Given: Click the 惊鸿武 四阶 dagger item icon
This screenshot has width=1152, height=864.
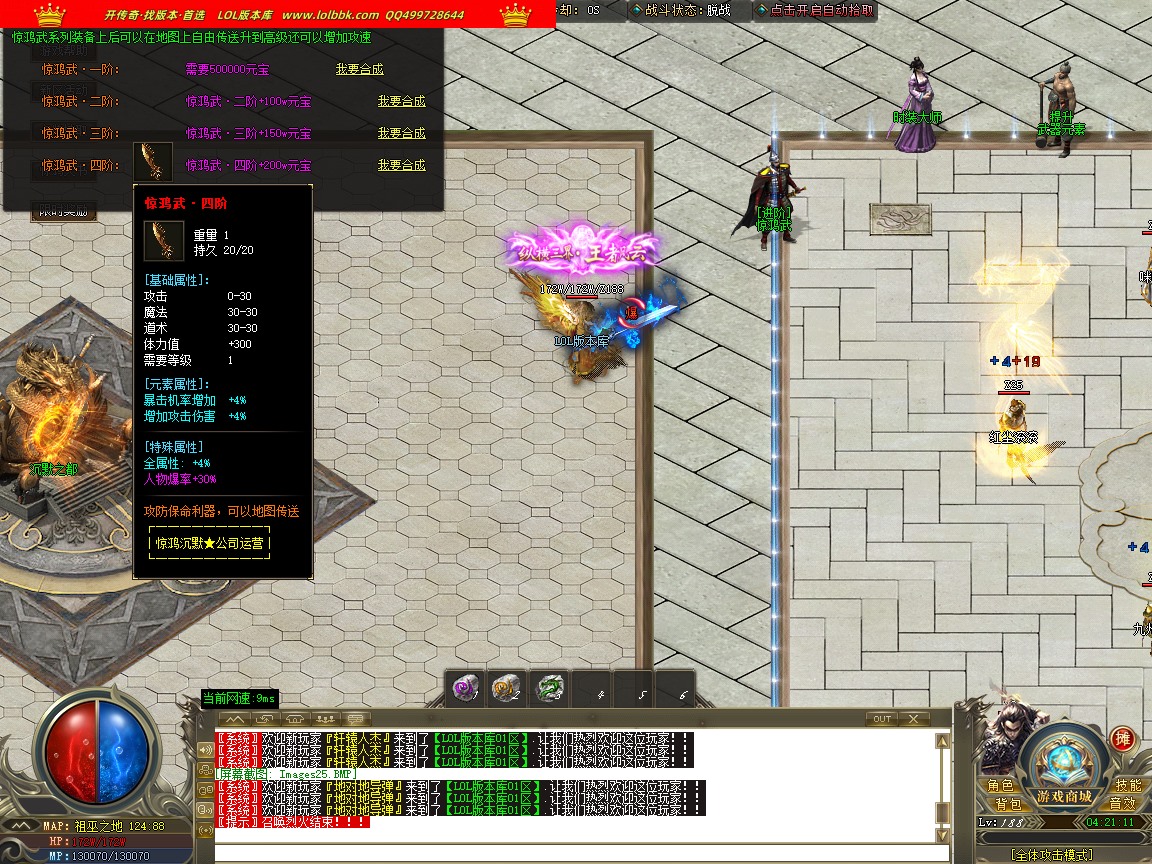Looking at the screenshot, I should tap(152, 162).
